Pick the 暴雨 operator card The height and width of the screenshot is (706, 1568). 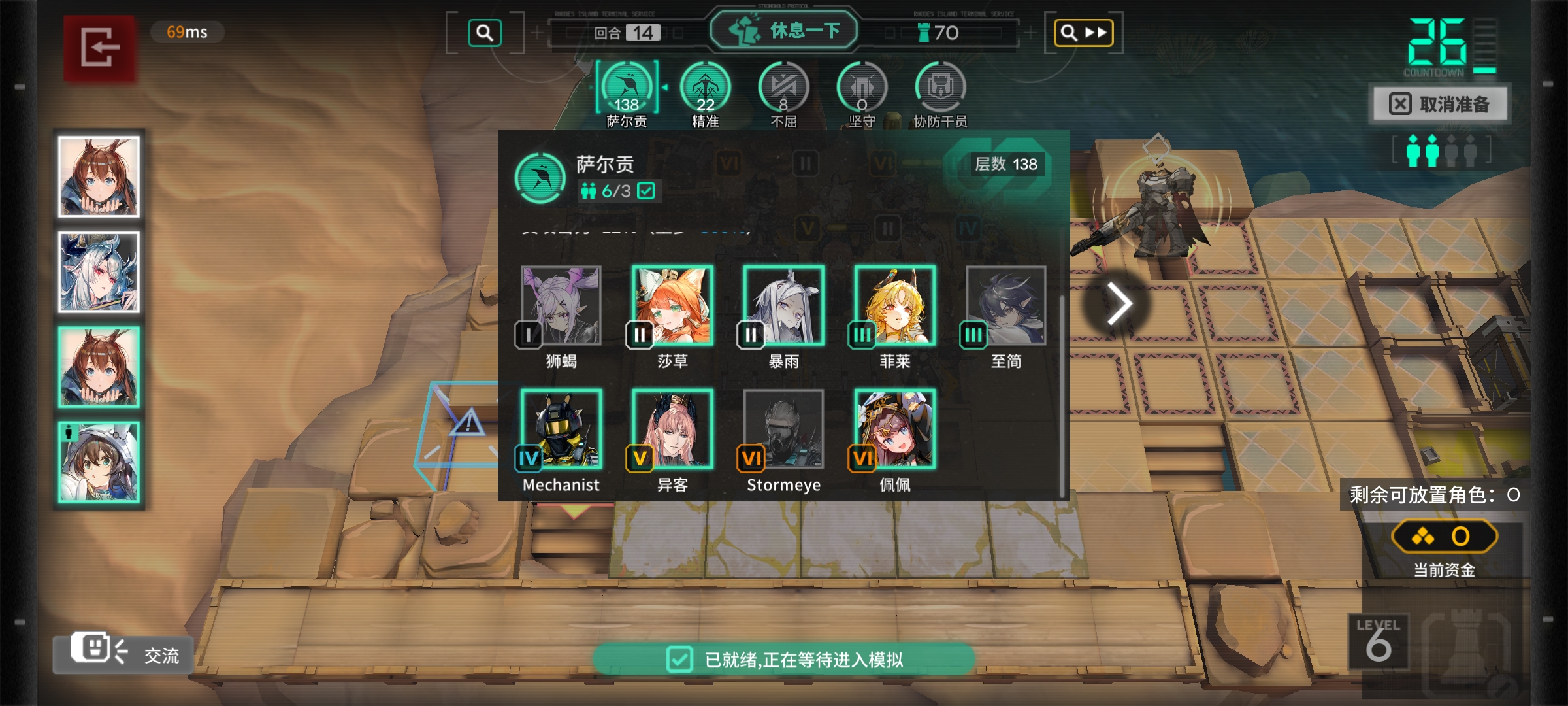(783, 305)
